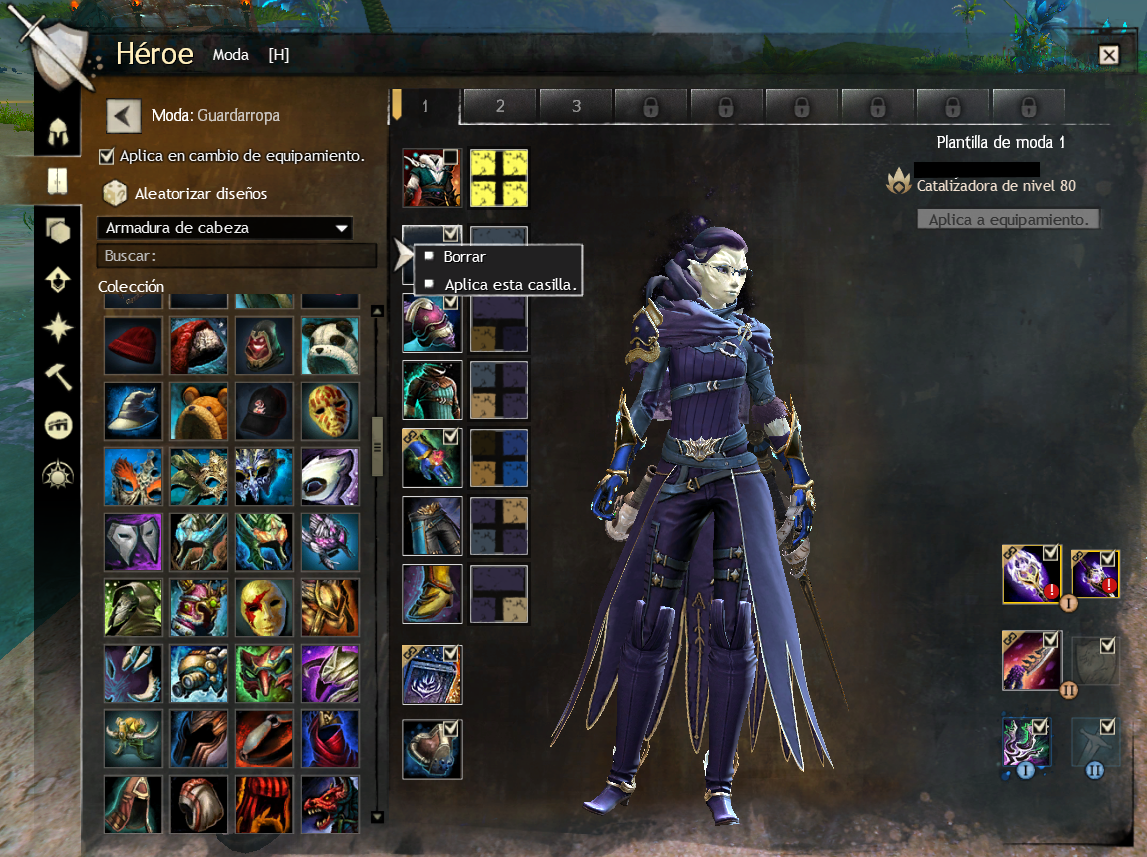
Task: Select 'Aplica esta casilla' menu option
Action: tap(510, 284)
